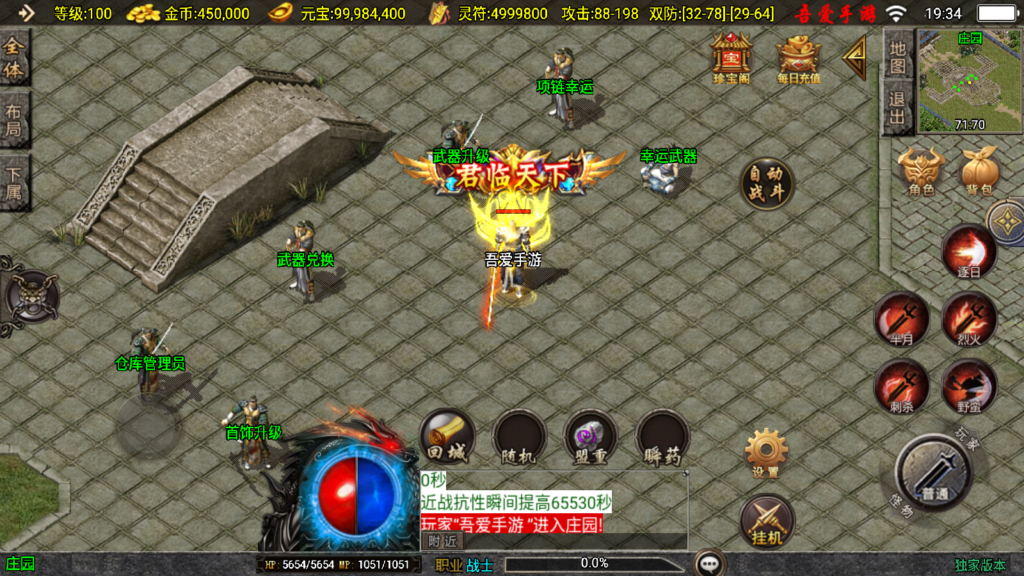Activate the 逐日 sword skill
Image resolution: width=1024 pixels, height=576 pixels.
pos(969,252)
